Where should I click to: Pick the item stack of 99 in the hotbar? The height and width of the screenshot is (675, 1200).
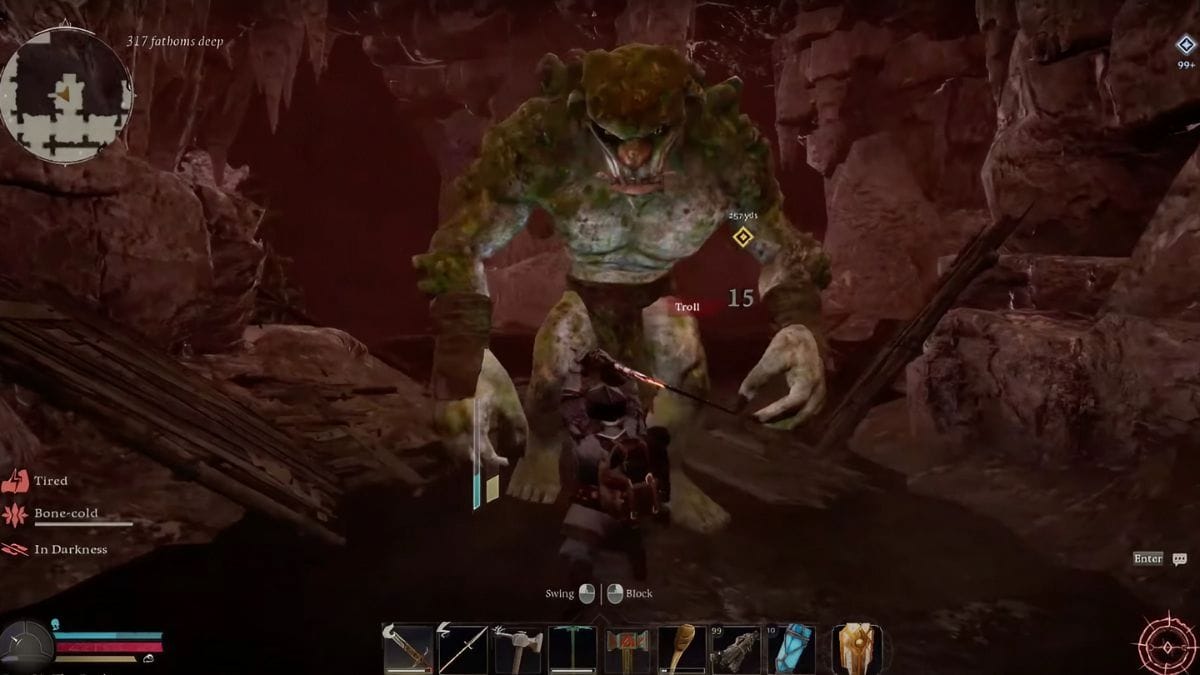click(x=736, y=649)
